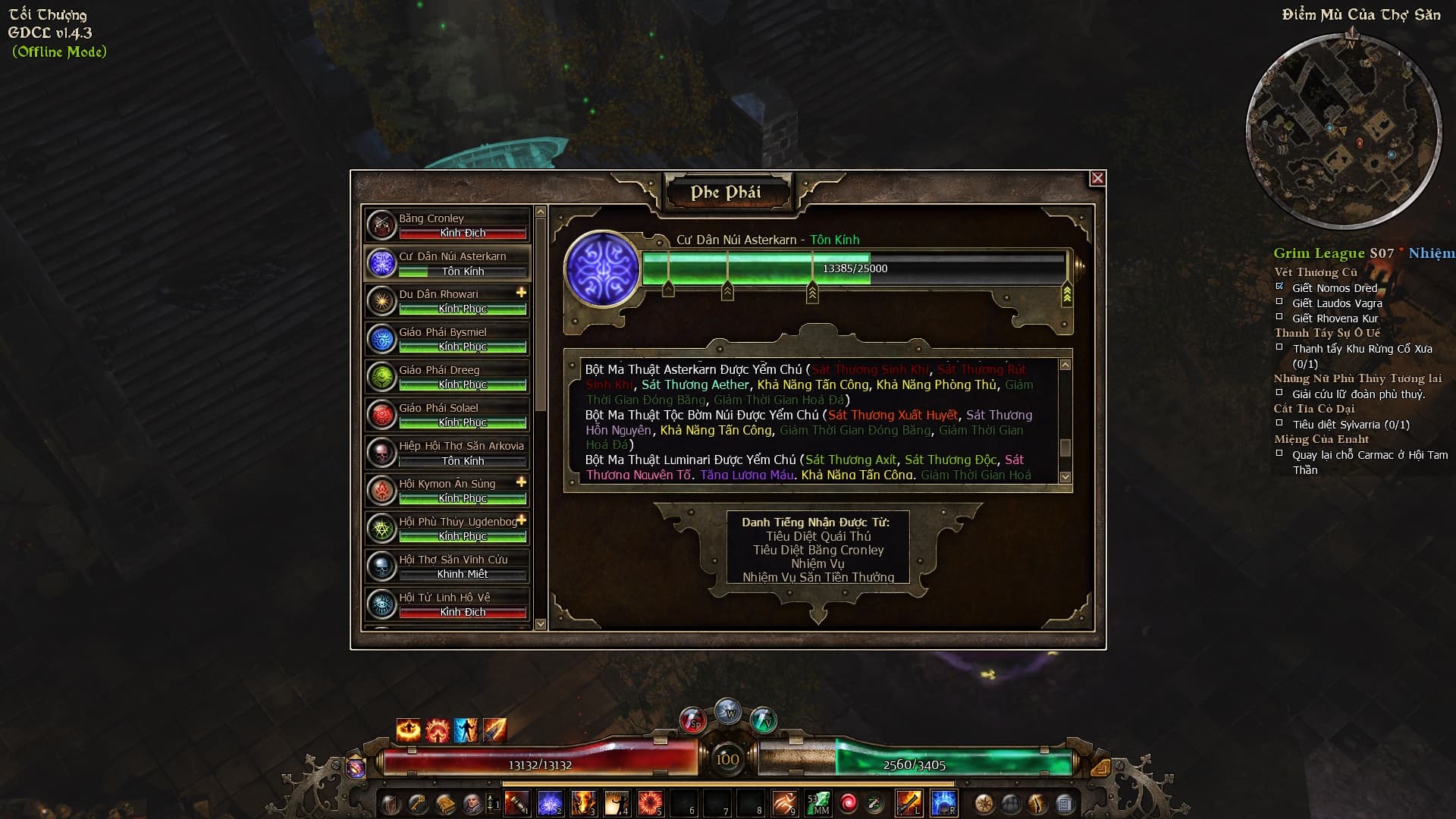This screenshot has width=1456, height=819.
Task: Open the book icon on the bottom bar
Action: [x=445, y=803]
